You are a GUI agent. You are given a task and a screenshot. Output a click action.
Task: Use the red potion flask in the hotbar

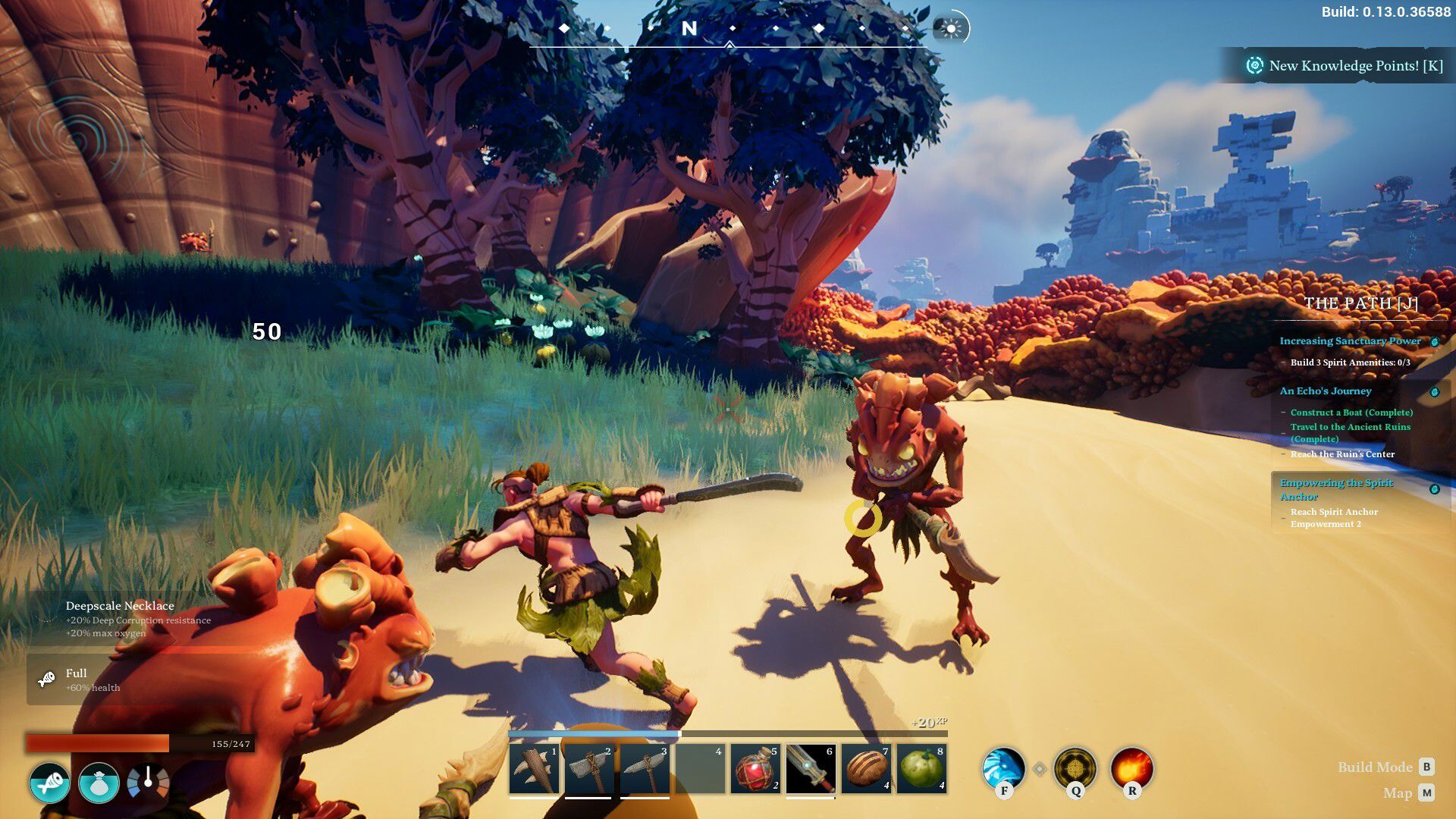[x=755, y=769]
